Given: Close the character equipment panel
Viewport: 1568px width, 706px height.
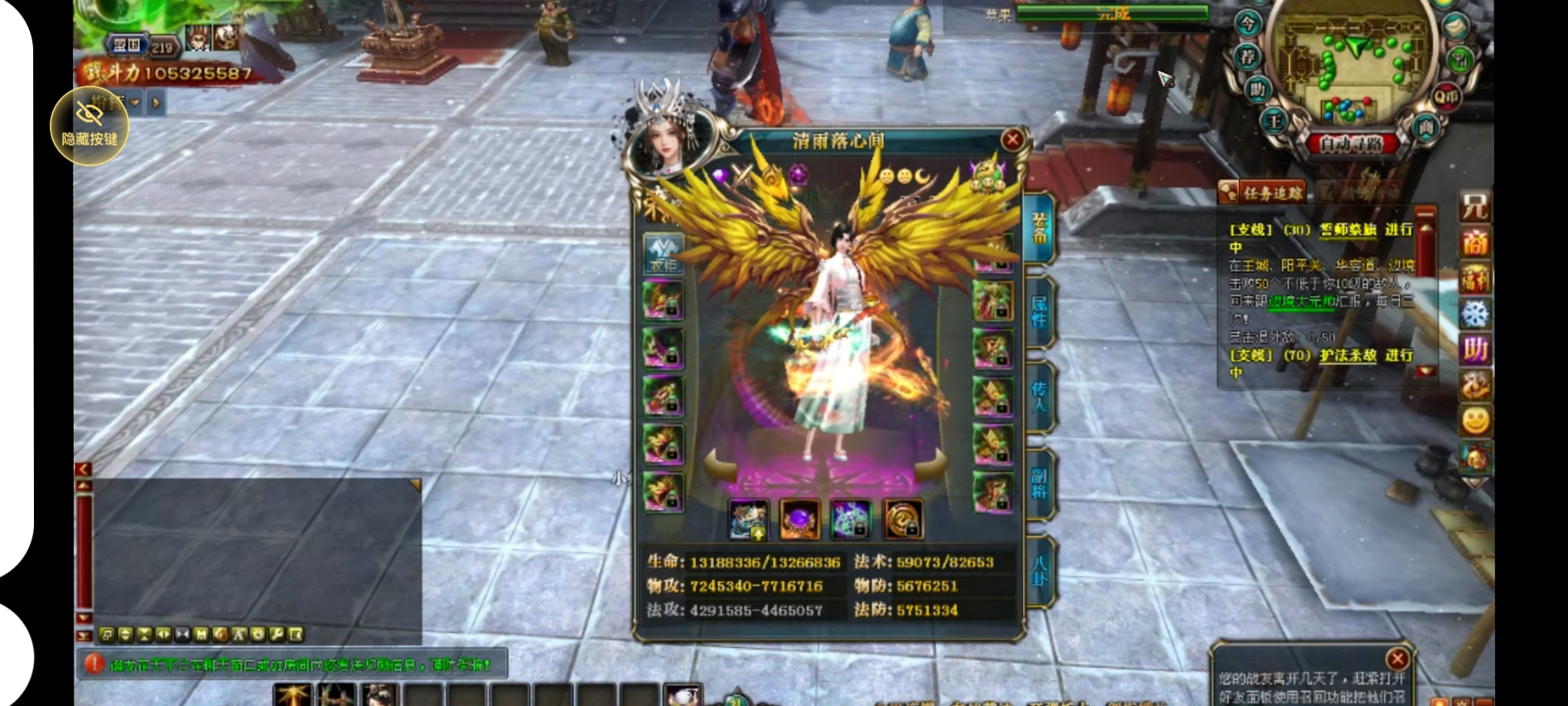Looking at the screenshot, I should (1012, 140).
